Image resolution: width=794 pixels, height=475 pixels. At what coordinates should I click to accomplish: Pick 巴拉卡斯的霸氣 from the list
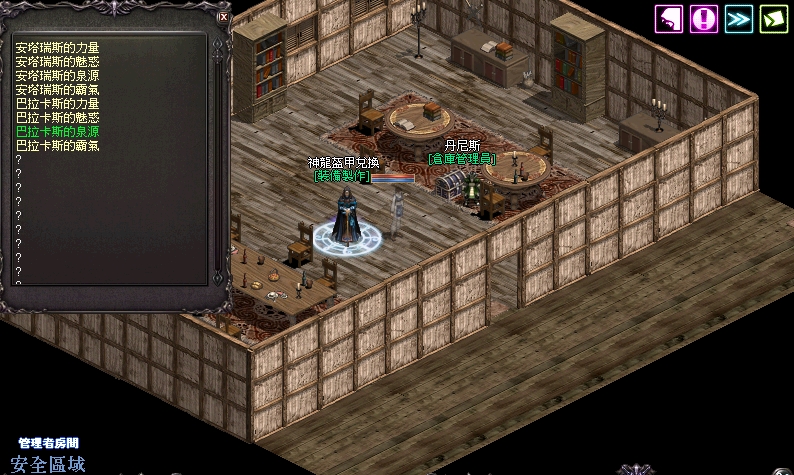[57, 145]
